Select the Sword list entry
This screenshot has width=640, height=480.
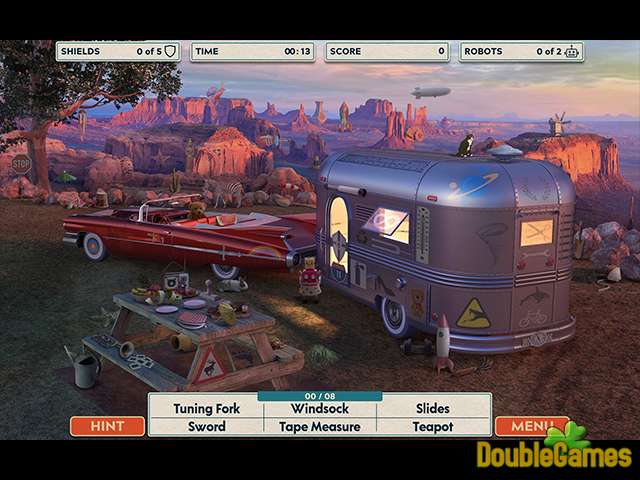(207, 426)
